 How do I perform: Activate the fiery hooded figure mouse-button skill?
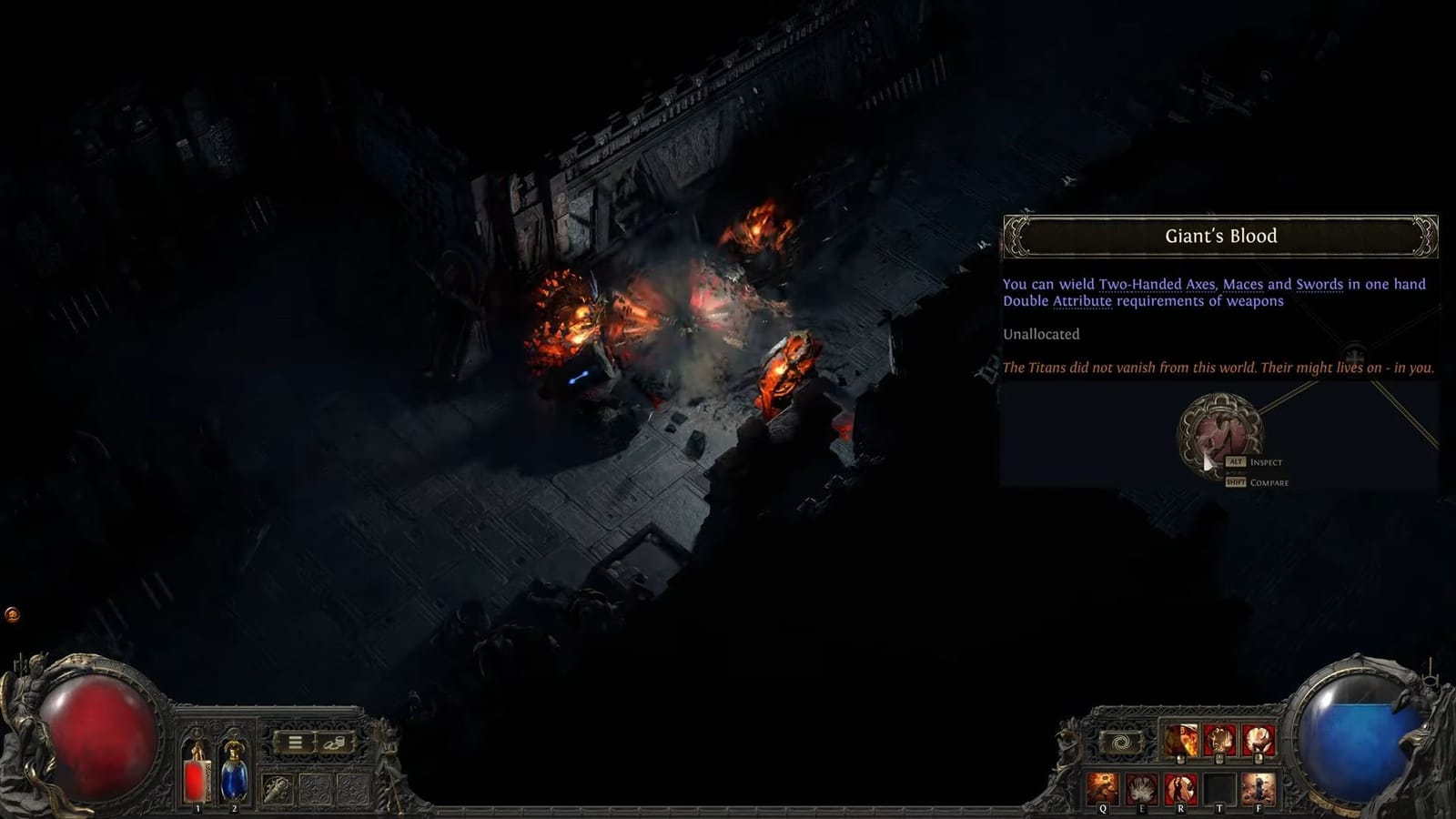click(1179, 739)
